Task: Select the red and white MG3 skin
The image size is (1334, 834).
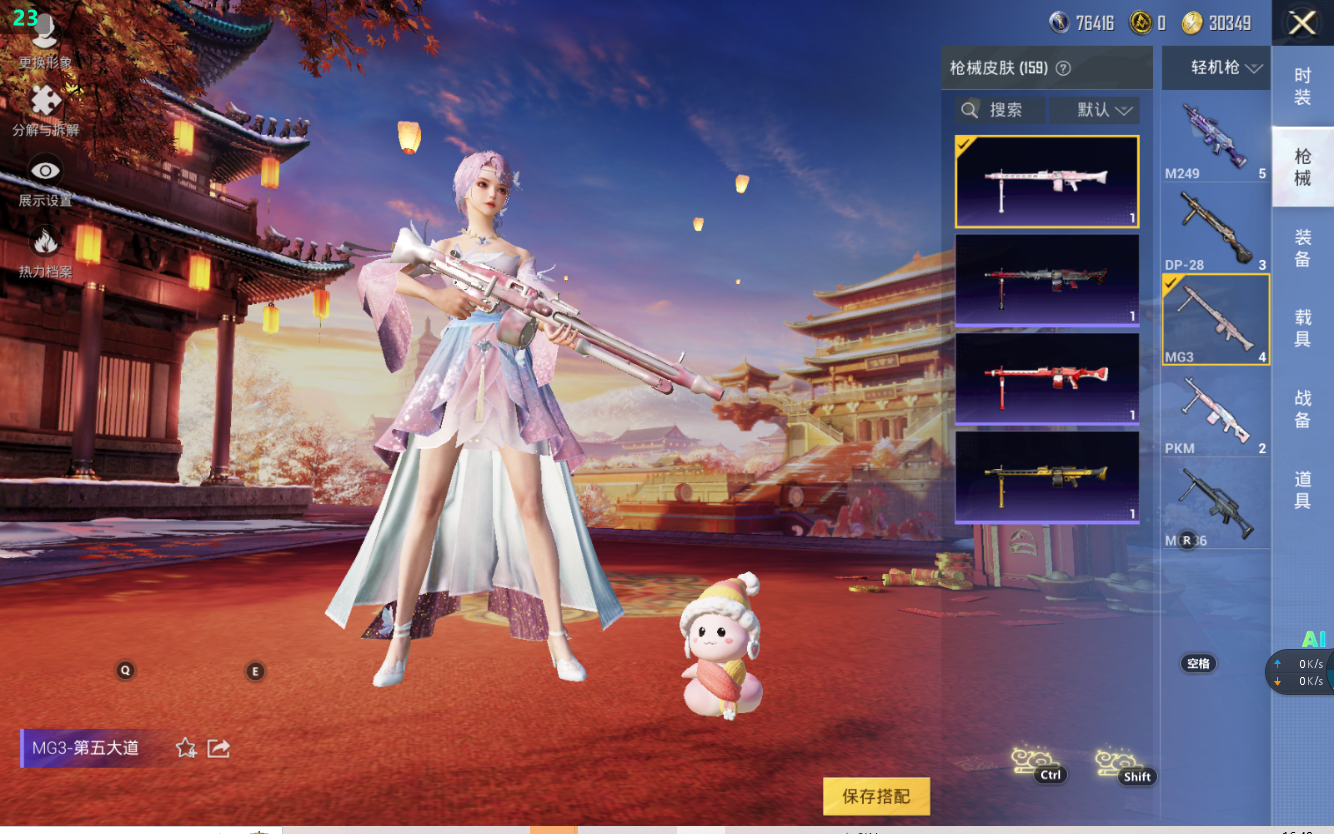Action: click(x=1047, y=378)
